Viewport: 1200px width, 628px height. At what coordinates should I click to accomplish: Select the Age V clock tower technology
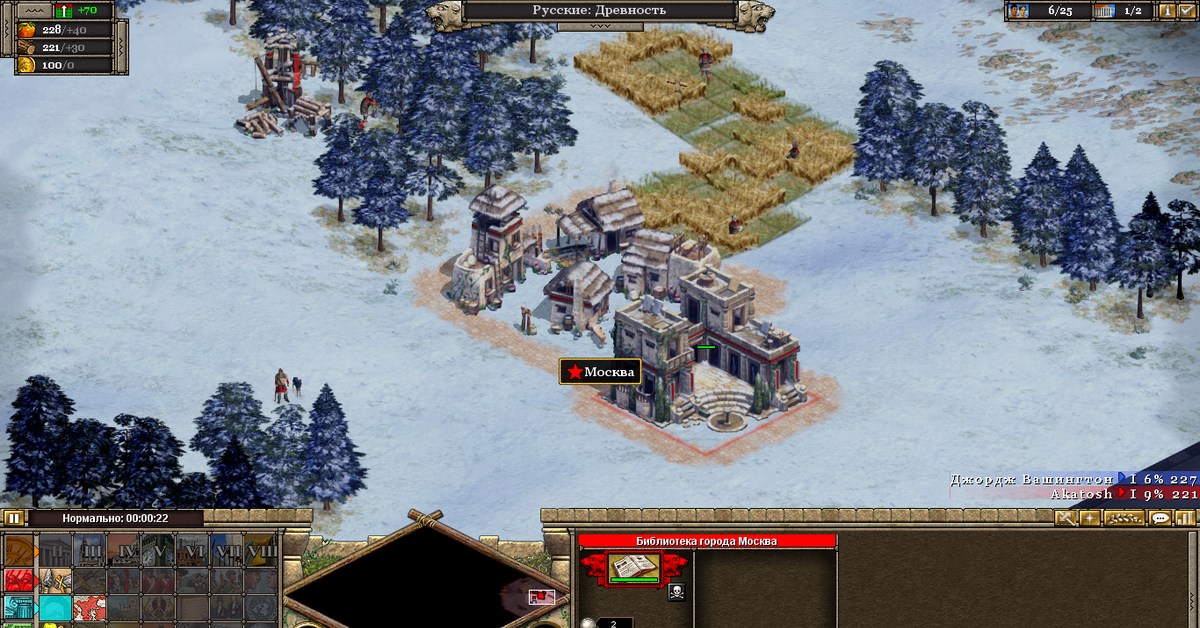[160, 551]
